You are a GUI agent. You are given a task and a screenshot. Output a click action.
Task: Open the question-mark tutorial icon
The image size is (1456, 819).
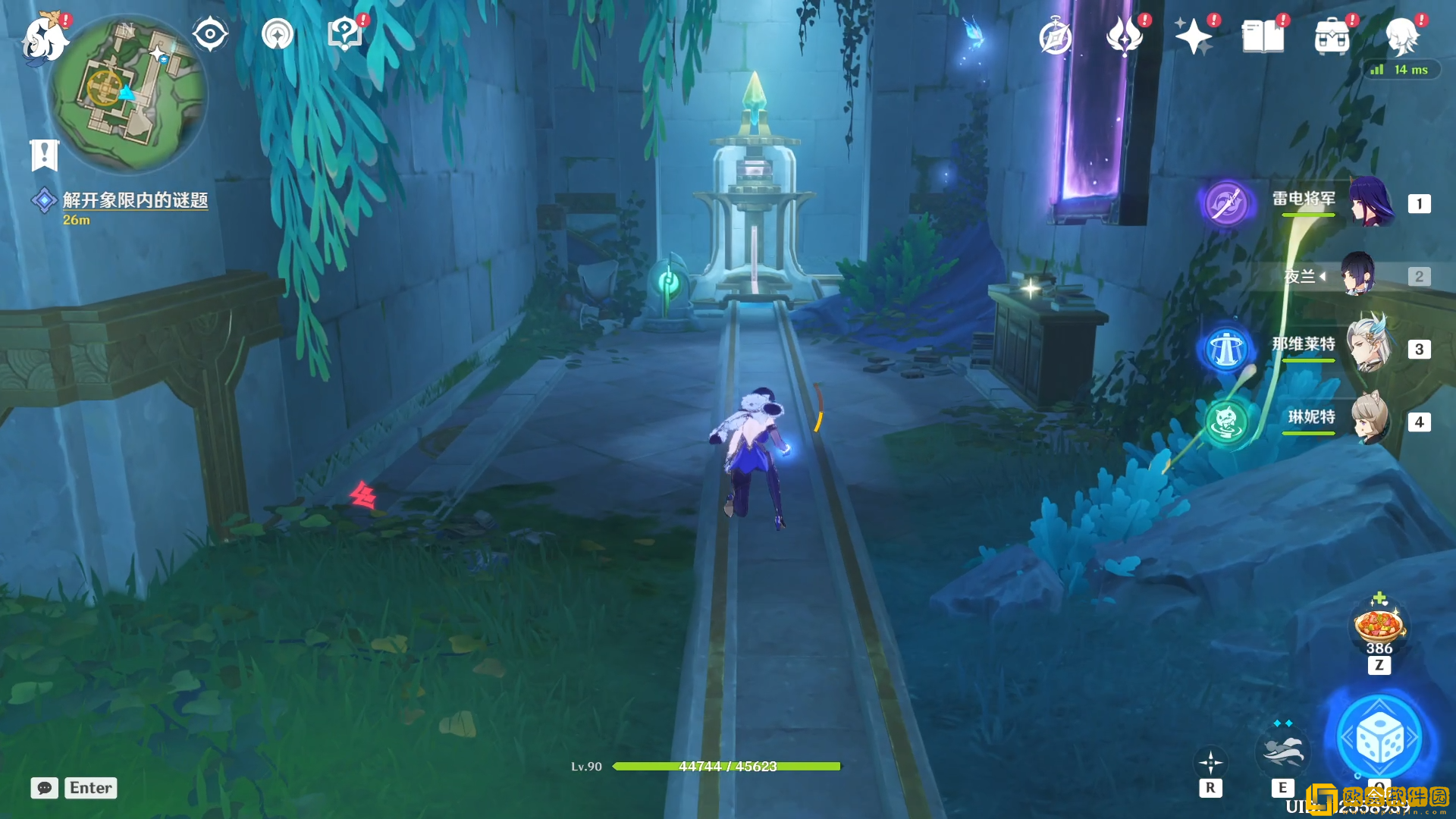344,34
